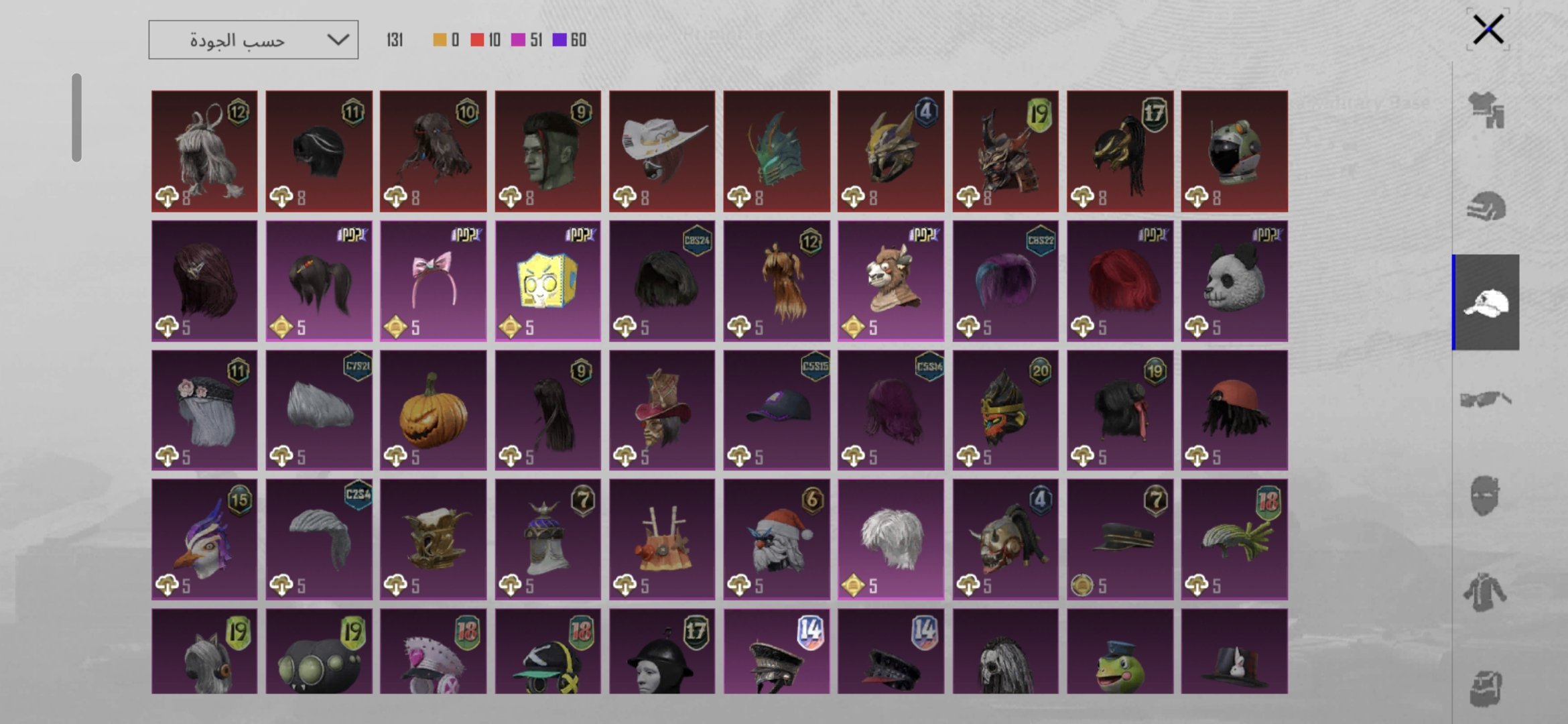Screen dimensions: 1568x724
Task: Open the backpack category tab
Action: tap(1486, 688)
